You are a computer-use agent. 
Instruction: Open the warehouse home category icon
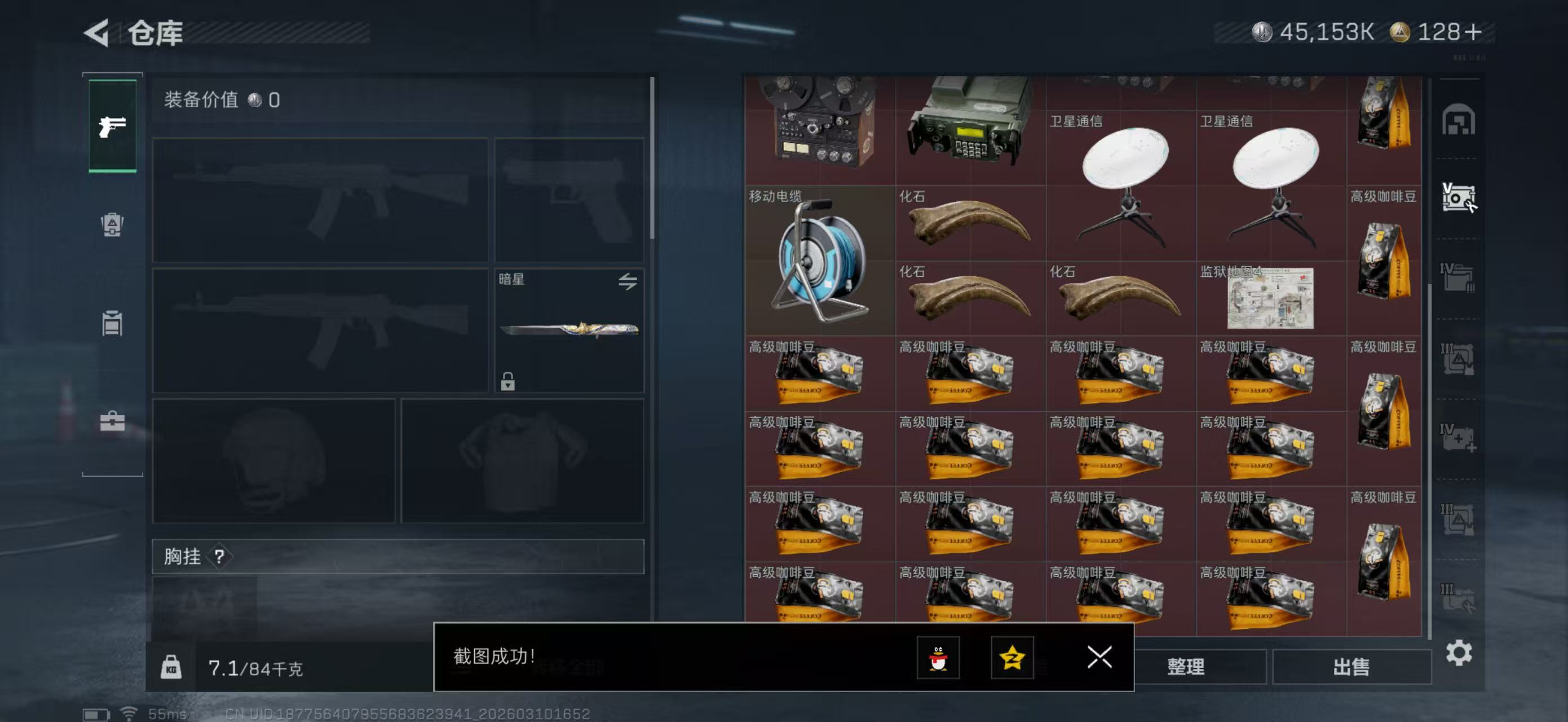point(1458,120)
